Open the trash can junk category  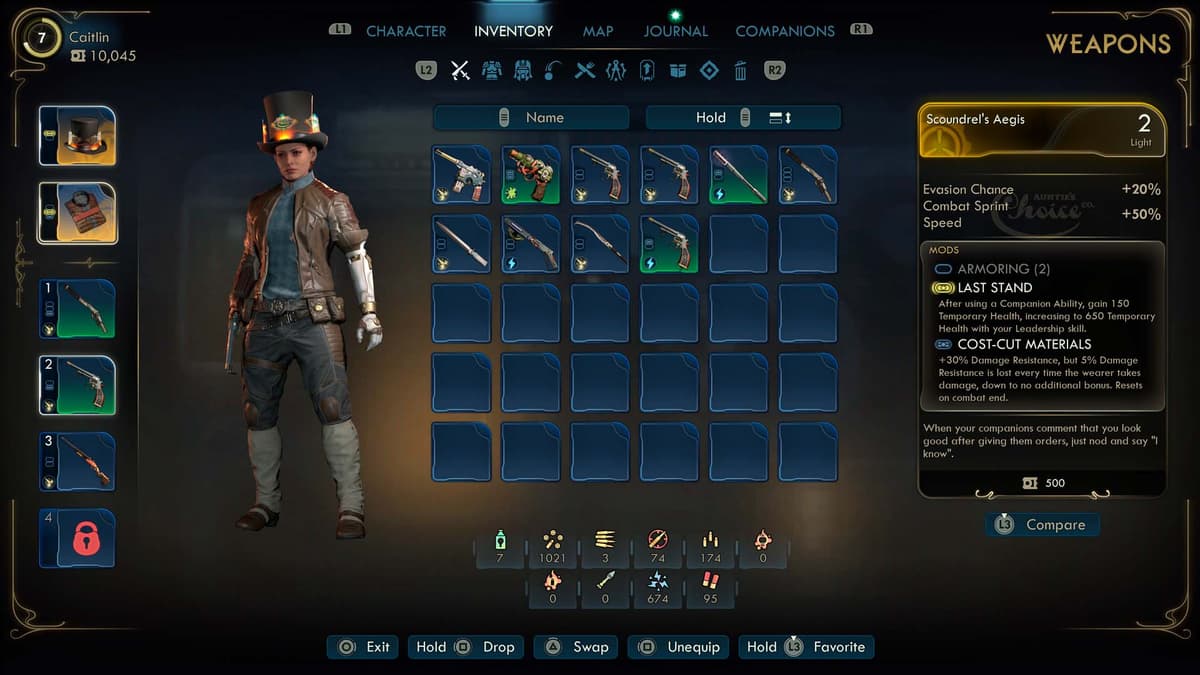(x=740, y=70)
